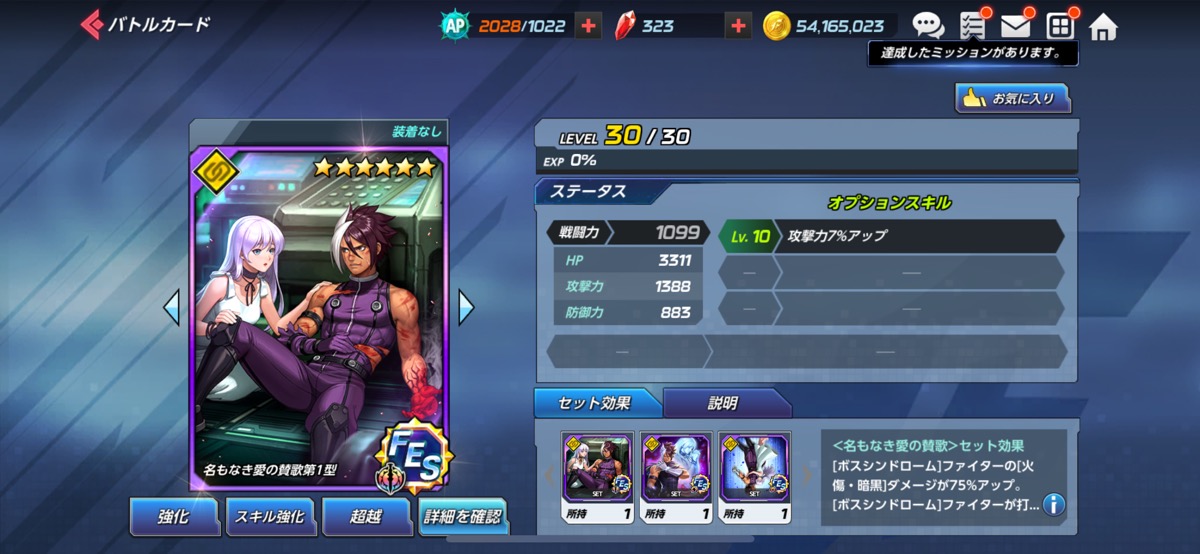Image resolution: width=1200 pixels, height=554 pixels.
Task: Go back using the バトルカード arrow
Action: (x=92, y=24)
